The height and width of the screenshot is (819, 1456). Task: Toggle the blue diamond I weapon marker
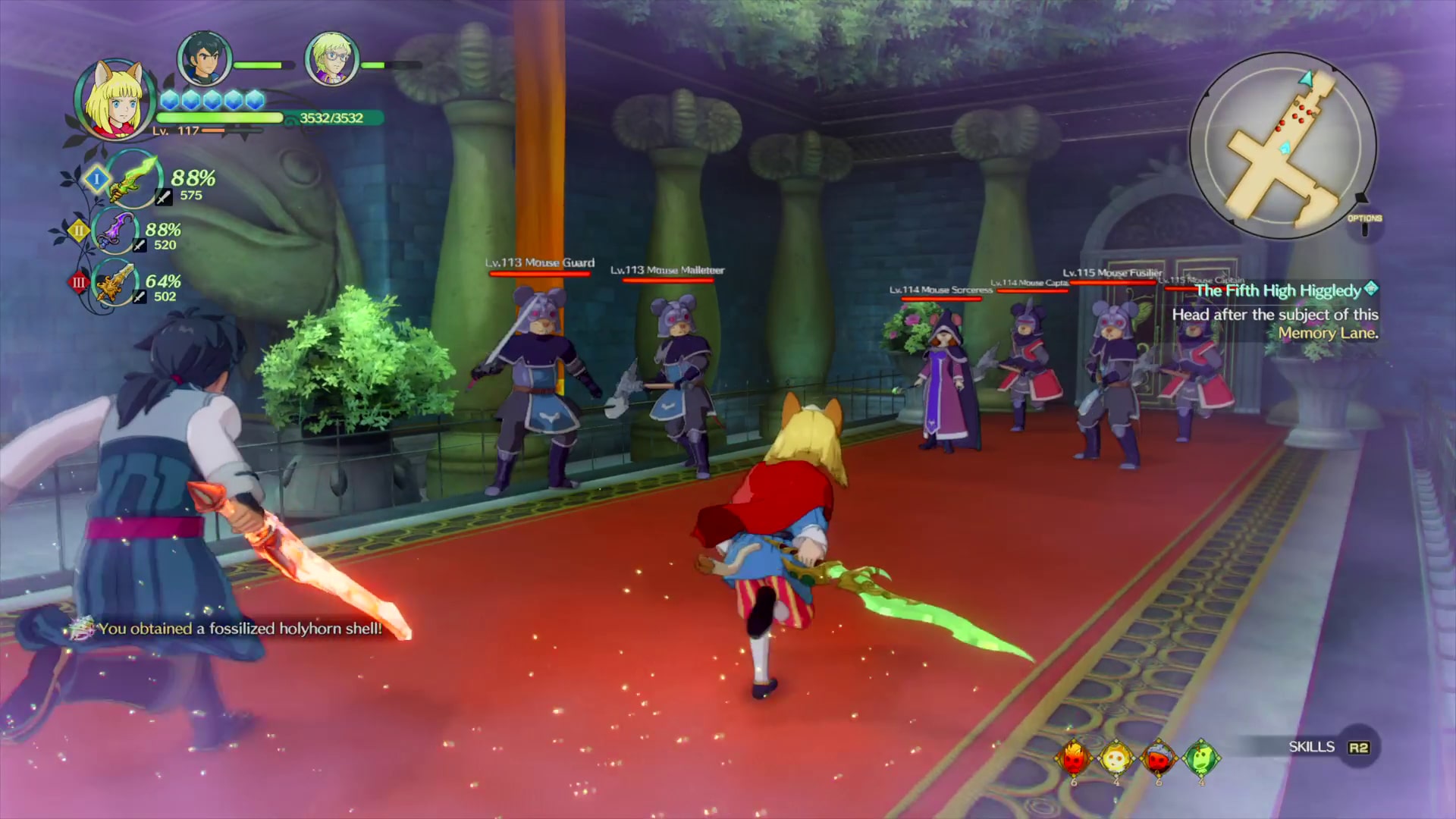click(x=96, y=180)
